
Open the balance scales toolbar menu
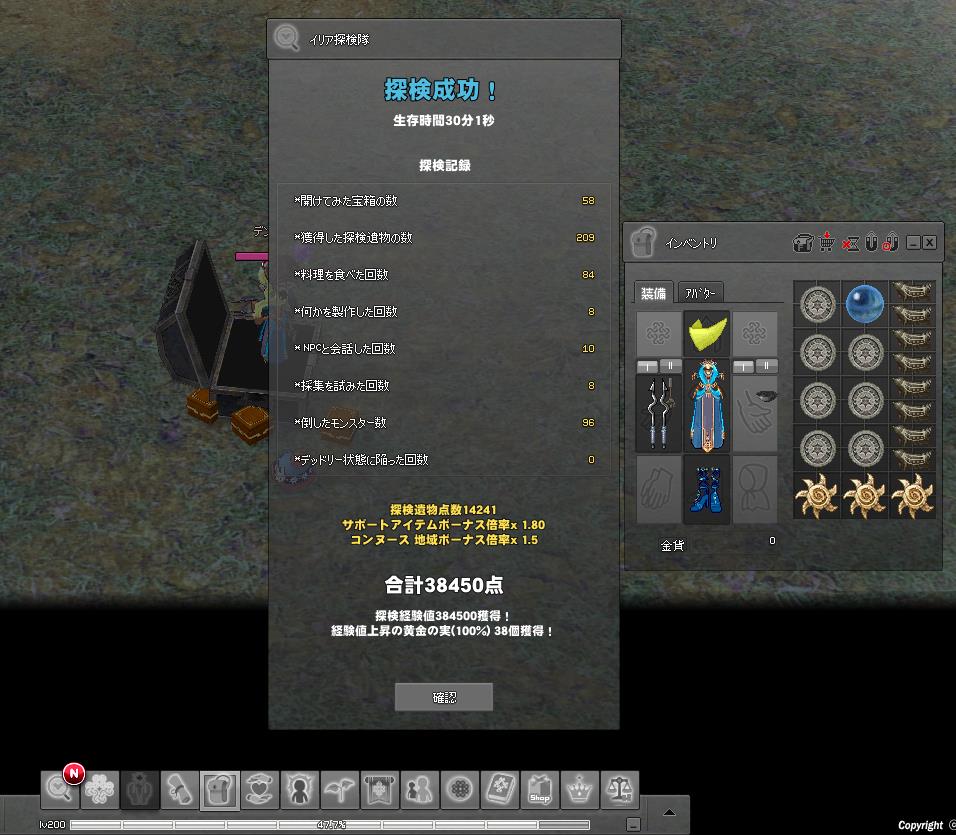(x=620, y=790)
